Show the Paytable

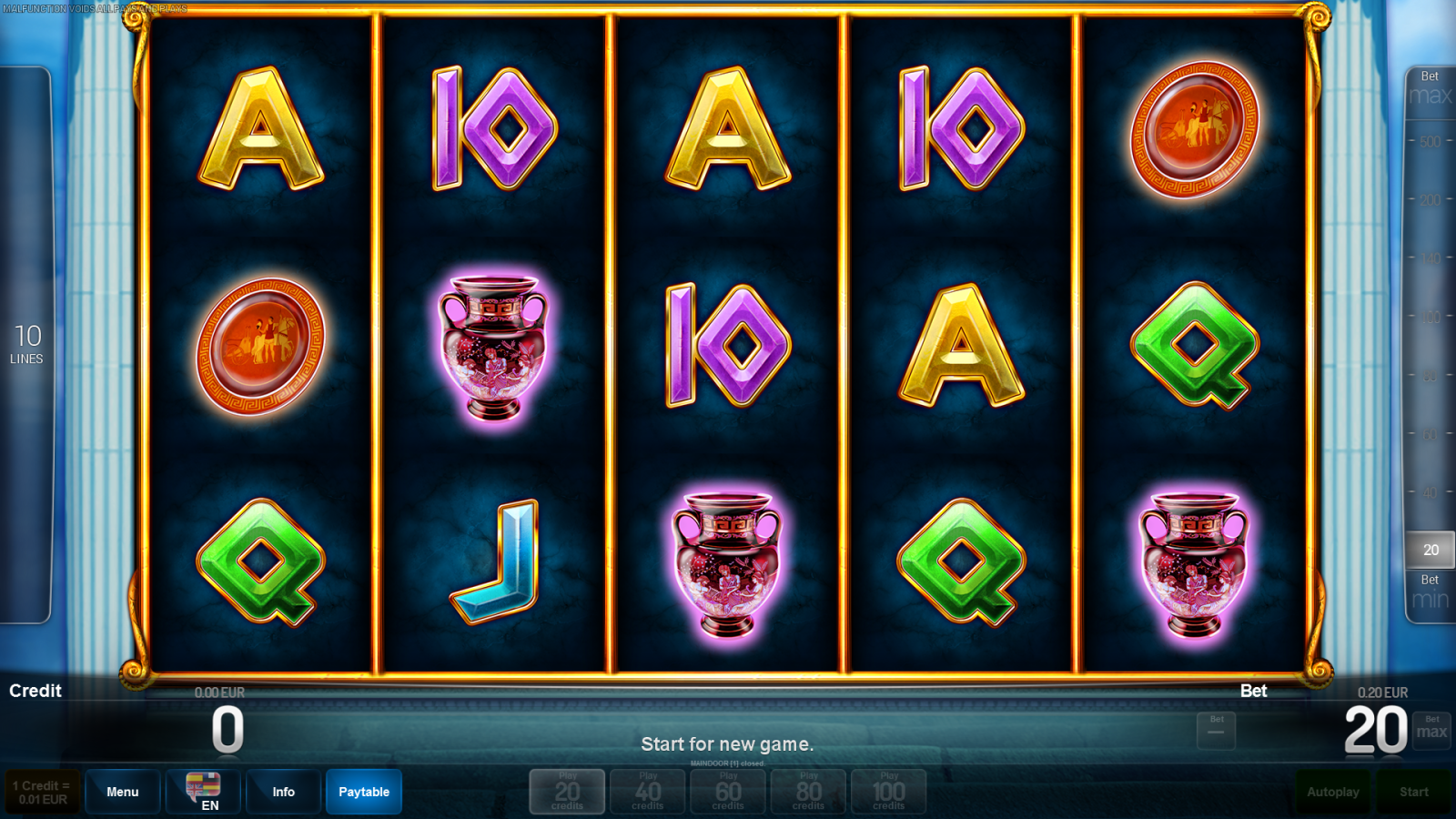(364, 792)
